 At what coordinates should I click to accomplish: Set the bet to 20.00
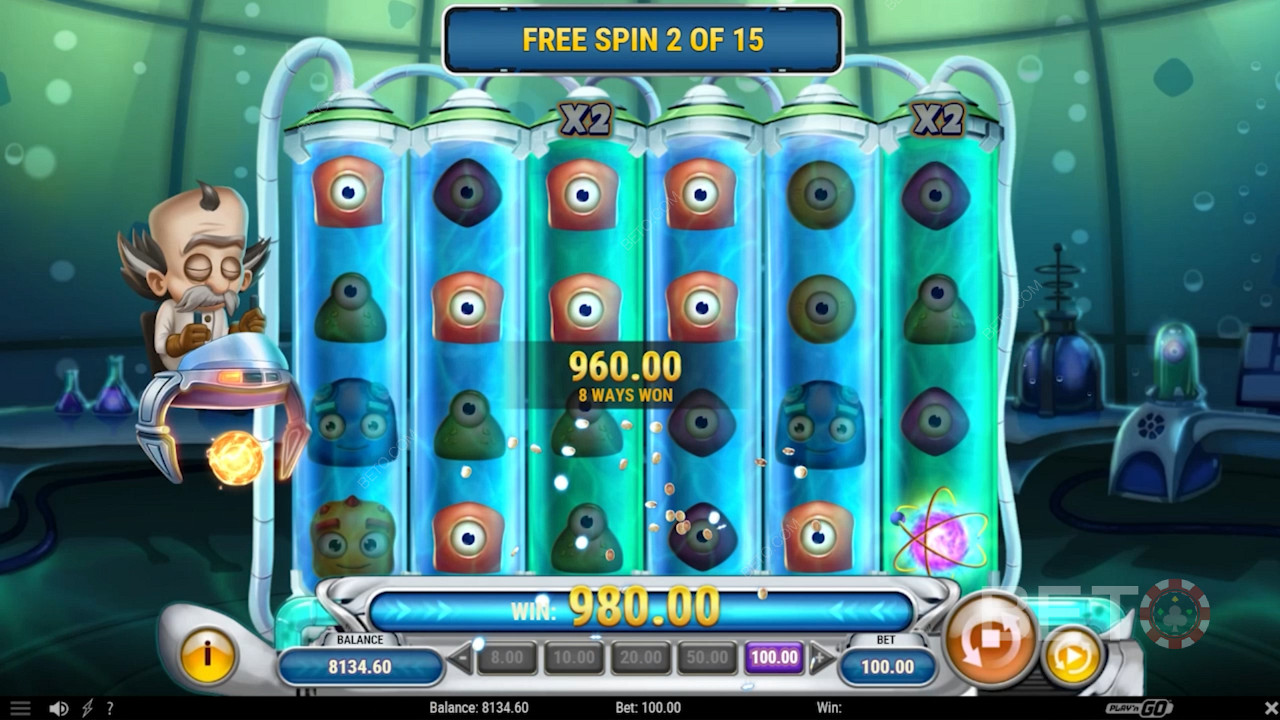[x=641, y=657]
